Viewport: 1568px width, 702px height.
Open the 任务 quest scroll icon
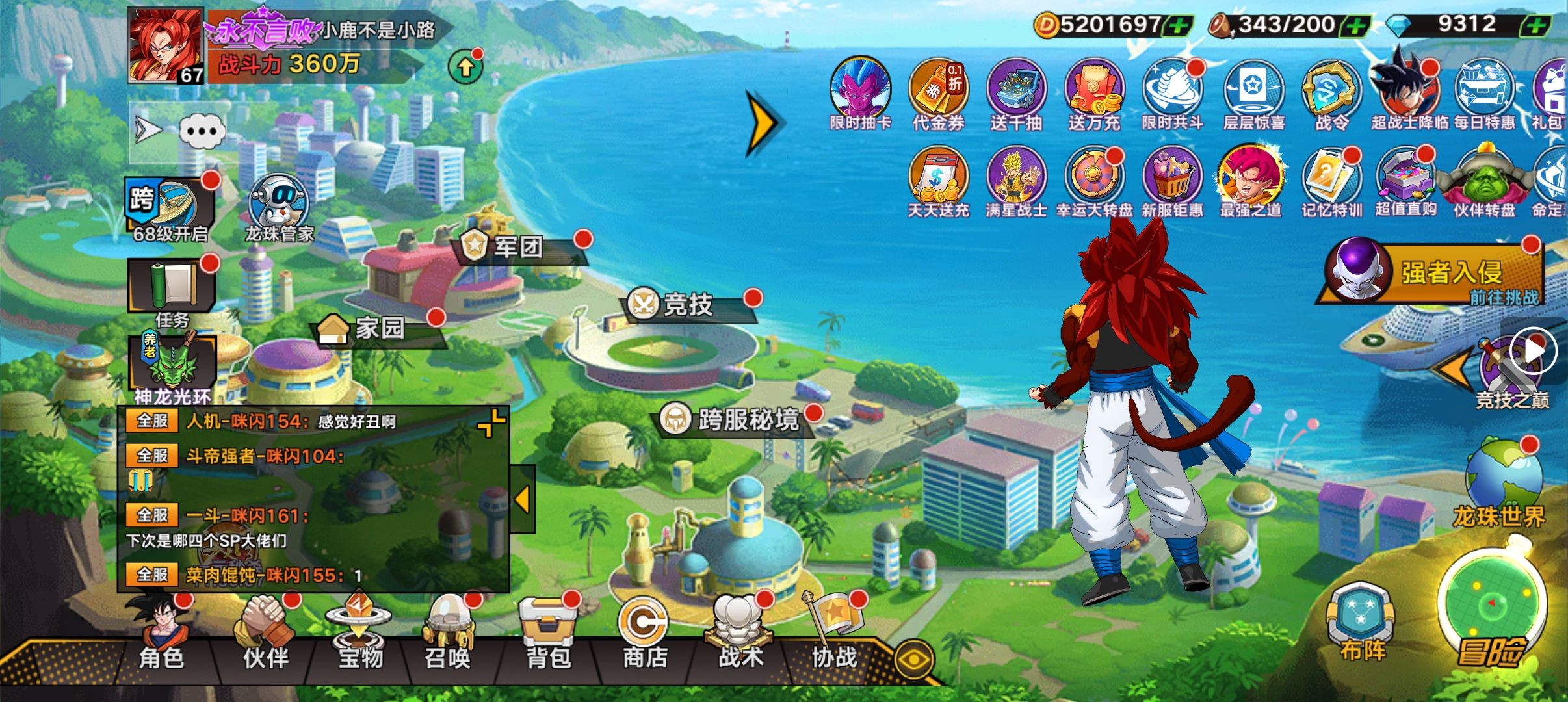[x=172, y=289]
